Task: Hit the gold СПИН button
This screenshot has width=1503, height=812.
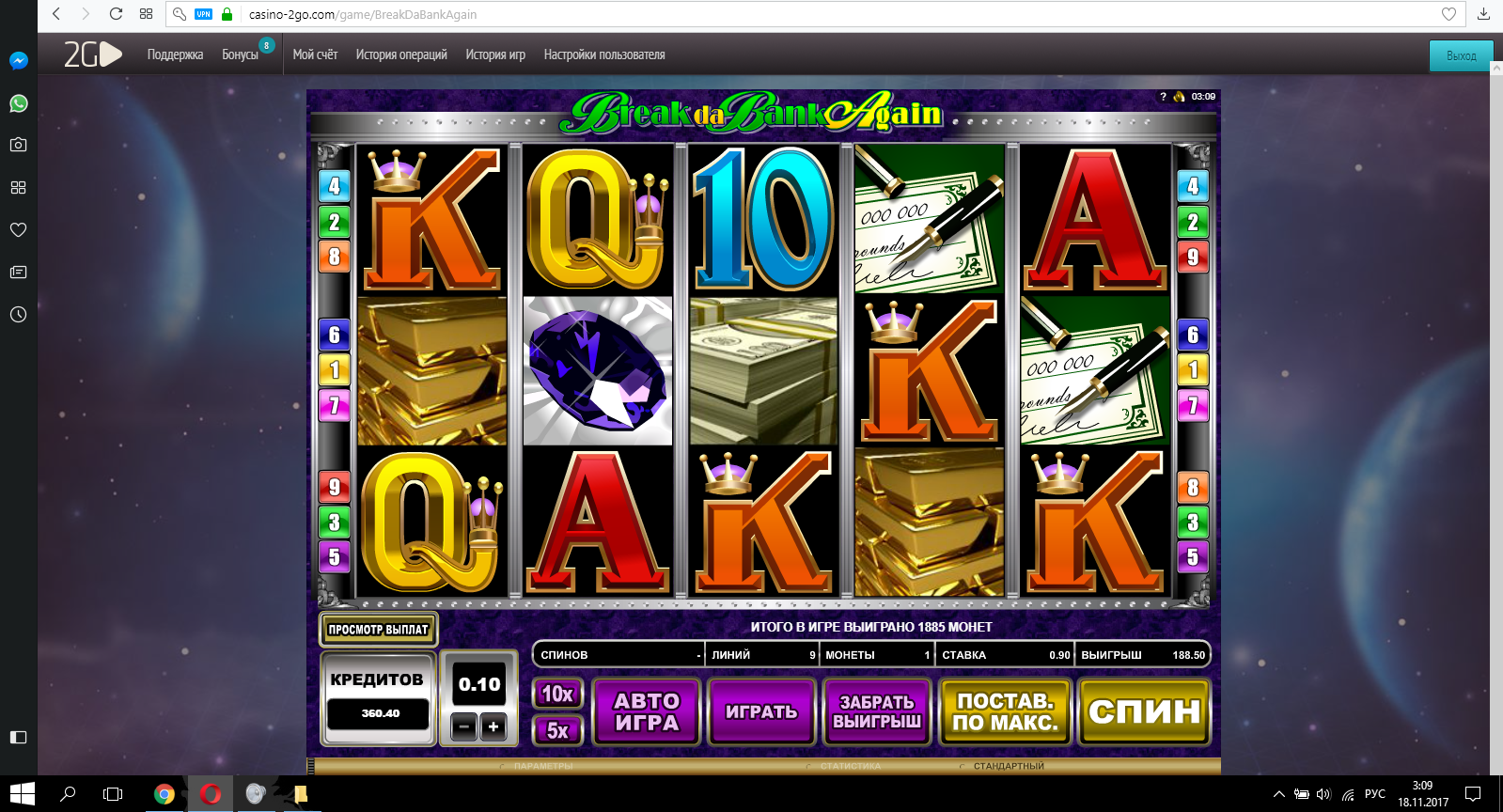Action: click(x=1144, y=711)
